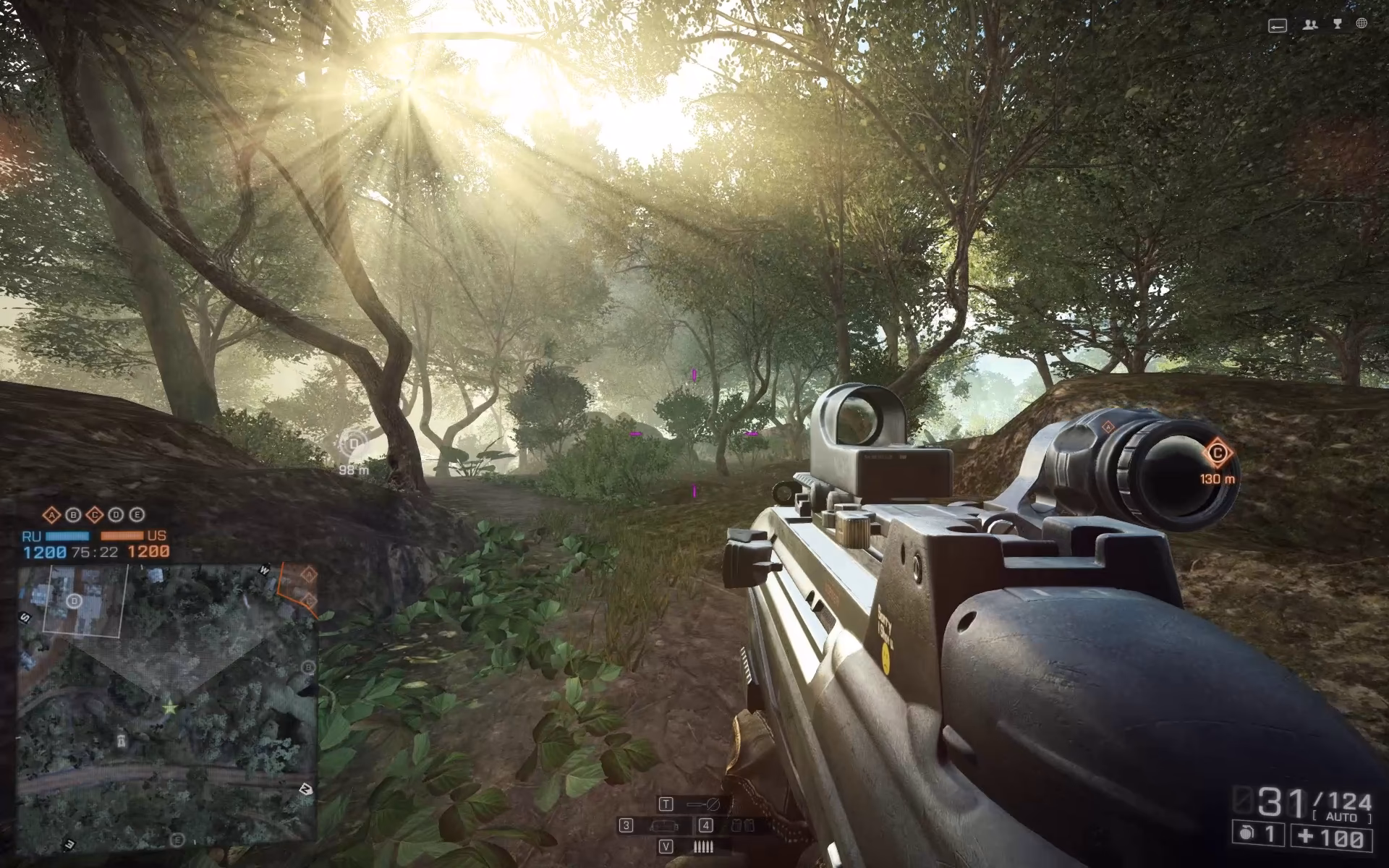The height and width of the screenshot is (868, 1389).
Task: Select objective E marker in the HUD
Action: coord(137,515)
